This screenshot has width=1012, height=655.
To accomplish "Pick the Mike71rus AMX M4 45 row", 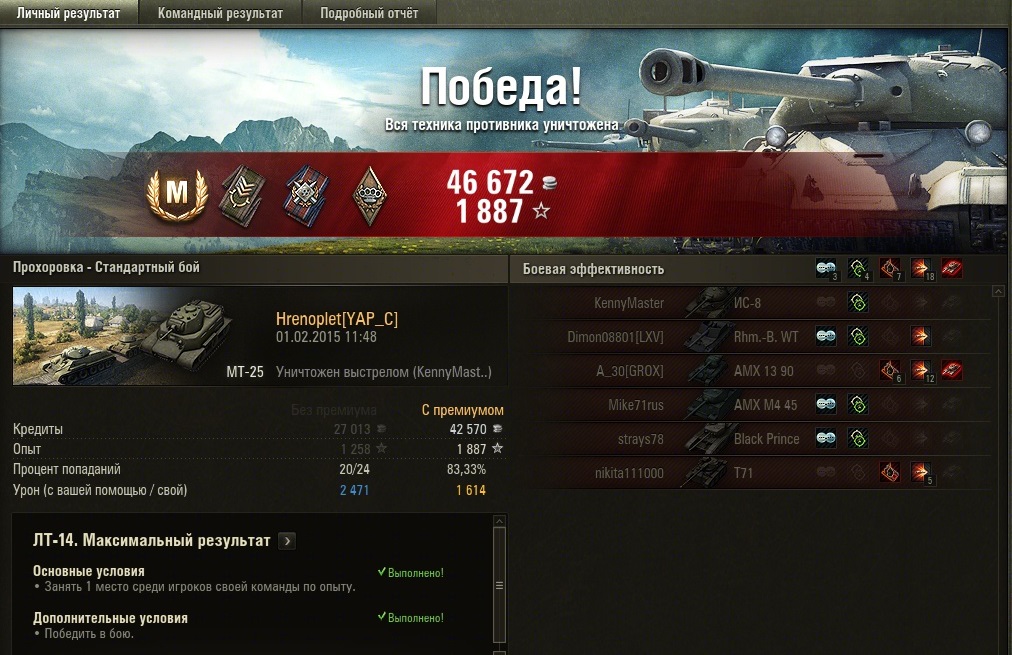I will [750, 405].
